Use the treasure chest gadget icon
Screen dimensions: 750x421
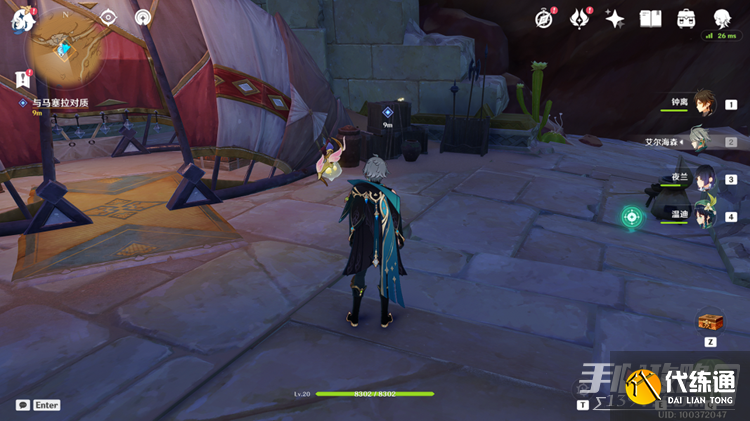point(710,321)
